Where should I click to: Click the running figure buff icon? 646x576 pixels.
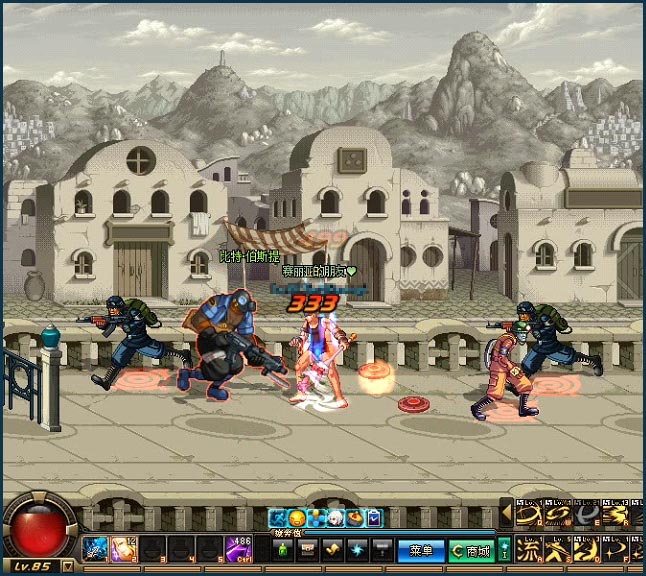[x=278, y=518]
